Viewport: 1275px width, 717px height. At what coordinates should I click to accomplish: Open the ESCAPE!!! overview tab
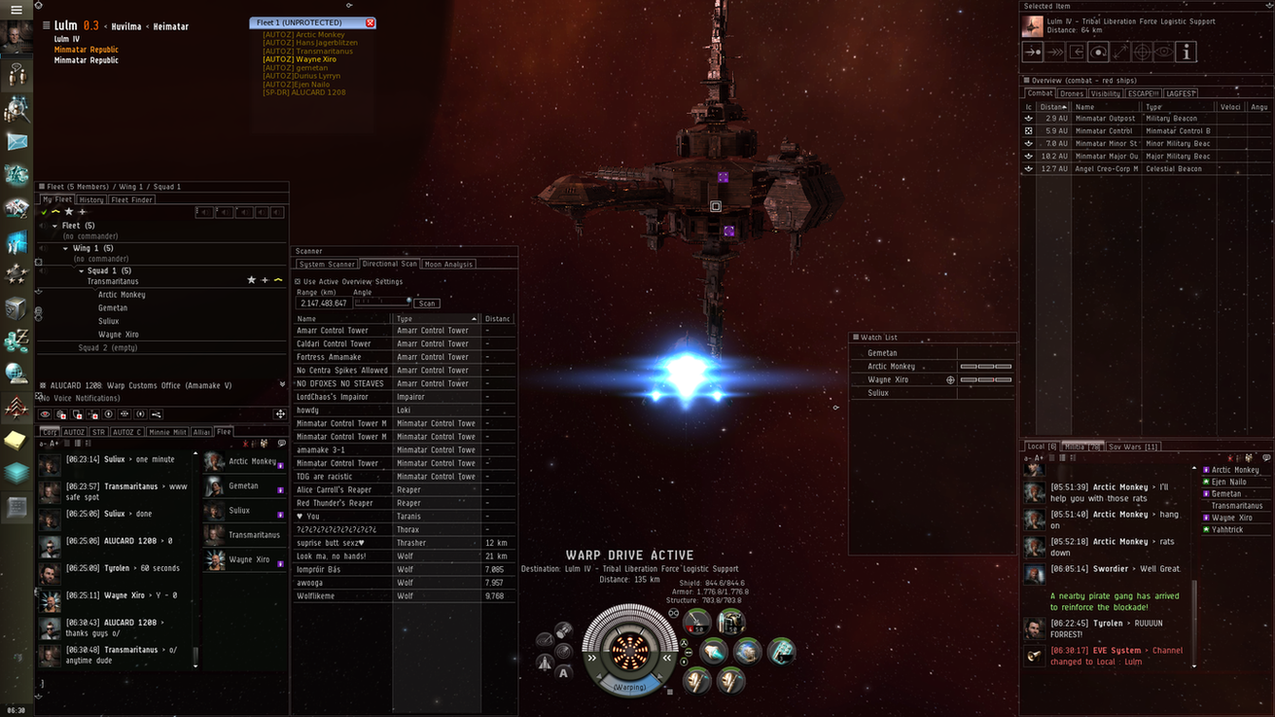click(x=1143, y=94)
